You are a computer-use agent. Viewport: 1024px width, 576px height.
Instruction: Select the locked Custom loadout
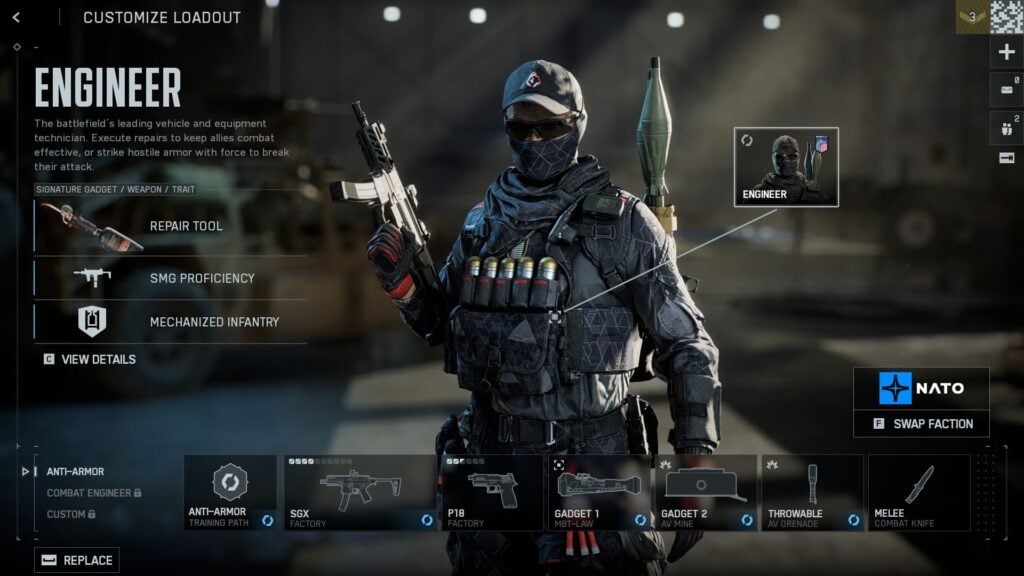[70, 514]
